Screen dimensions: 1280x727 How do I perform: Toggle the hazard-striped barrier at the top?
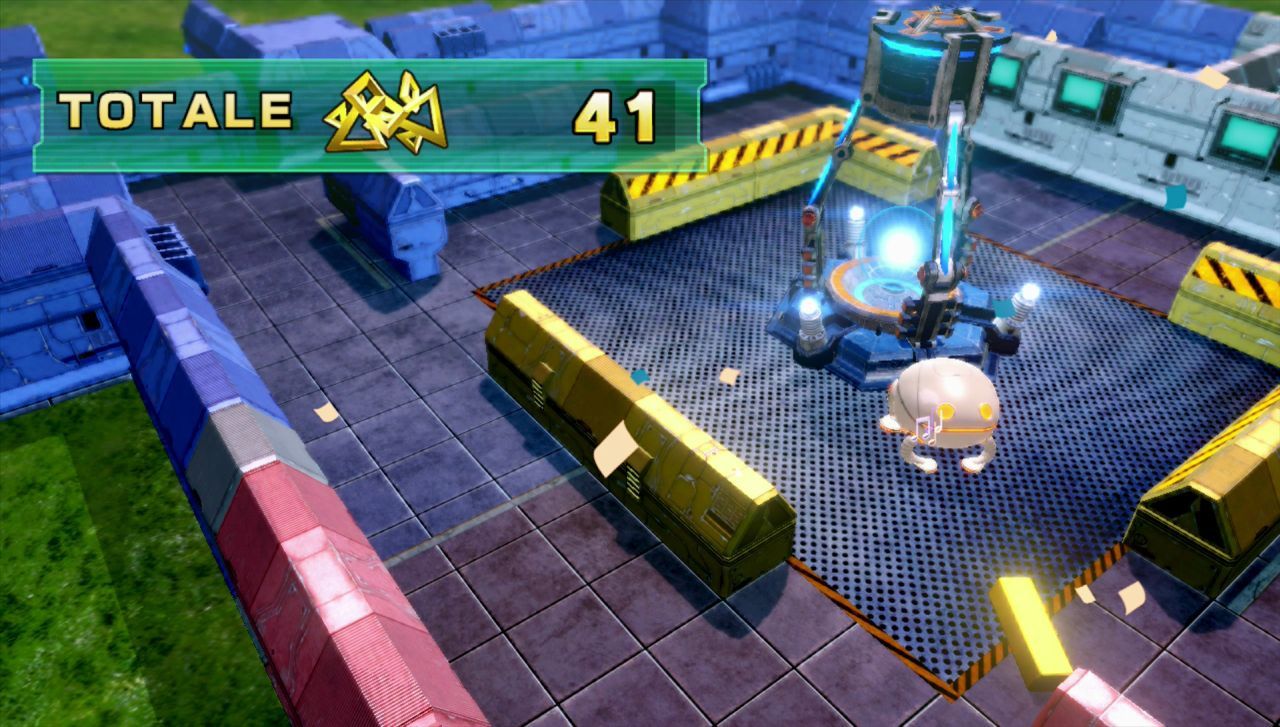(740, 170)
